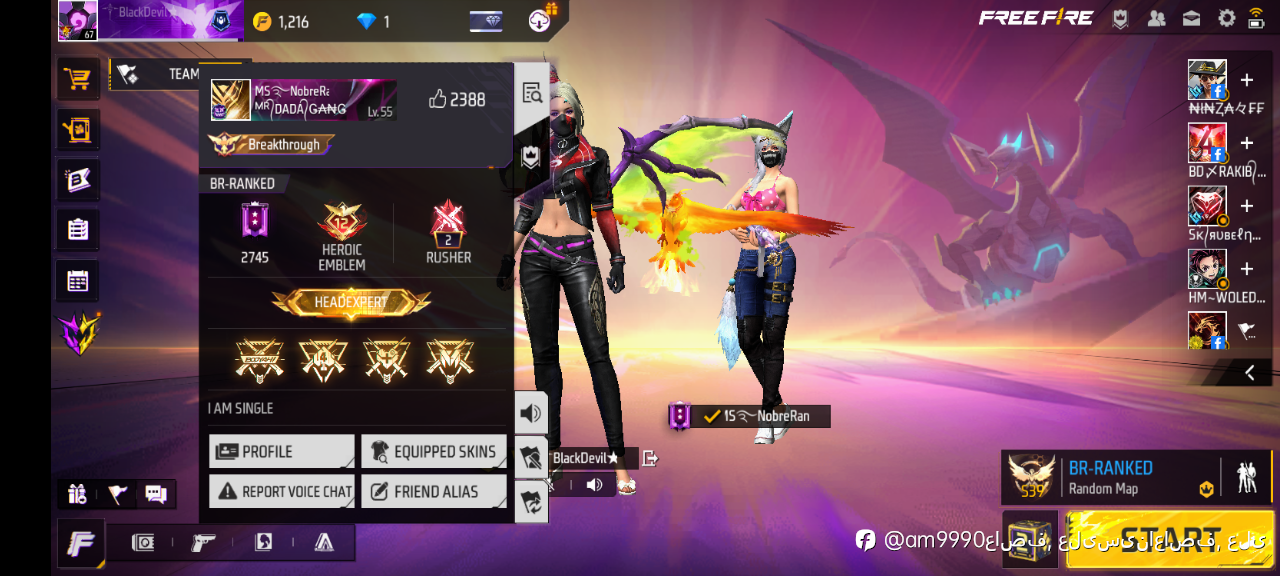This screenshot has height=576, width=1280.
Task: Invite friend NINZA FF
Action: pyautogui.click(x=1246, y=80)
